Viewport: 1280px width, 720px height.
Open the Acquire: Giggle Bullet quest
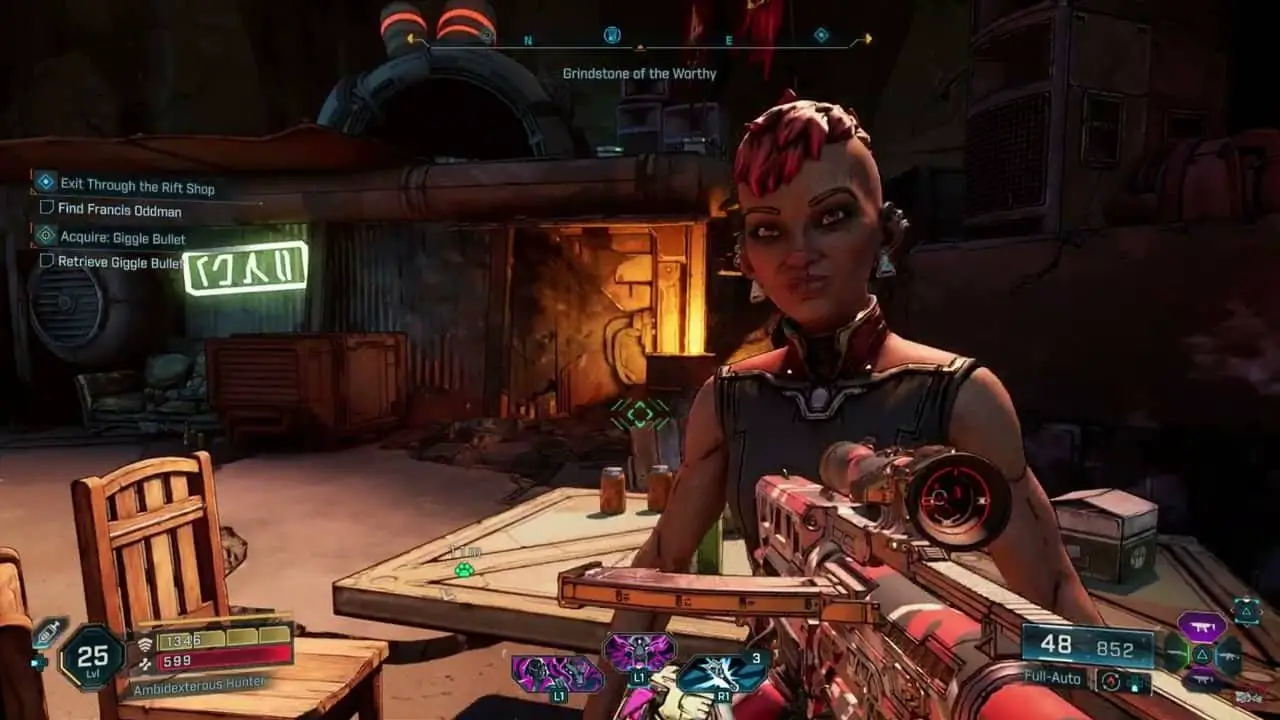coord(122,238)
